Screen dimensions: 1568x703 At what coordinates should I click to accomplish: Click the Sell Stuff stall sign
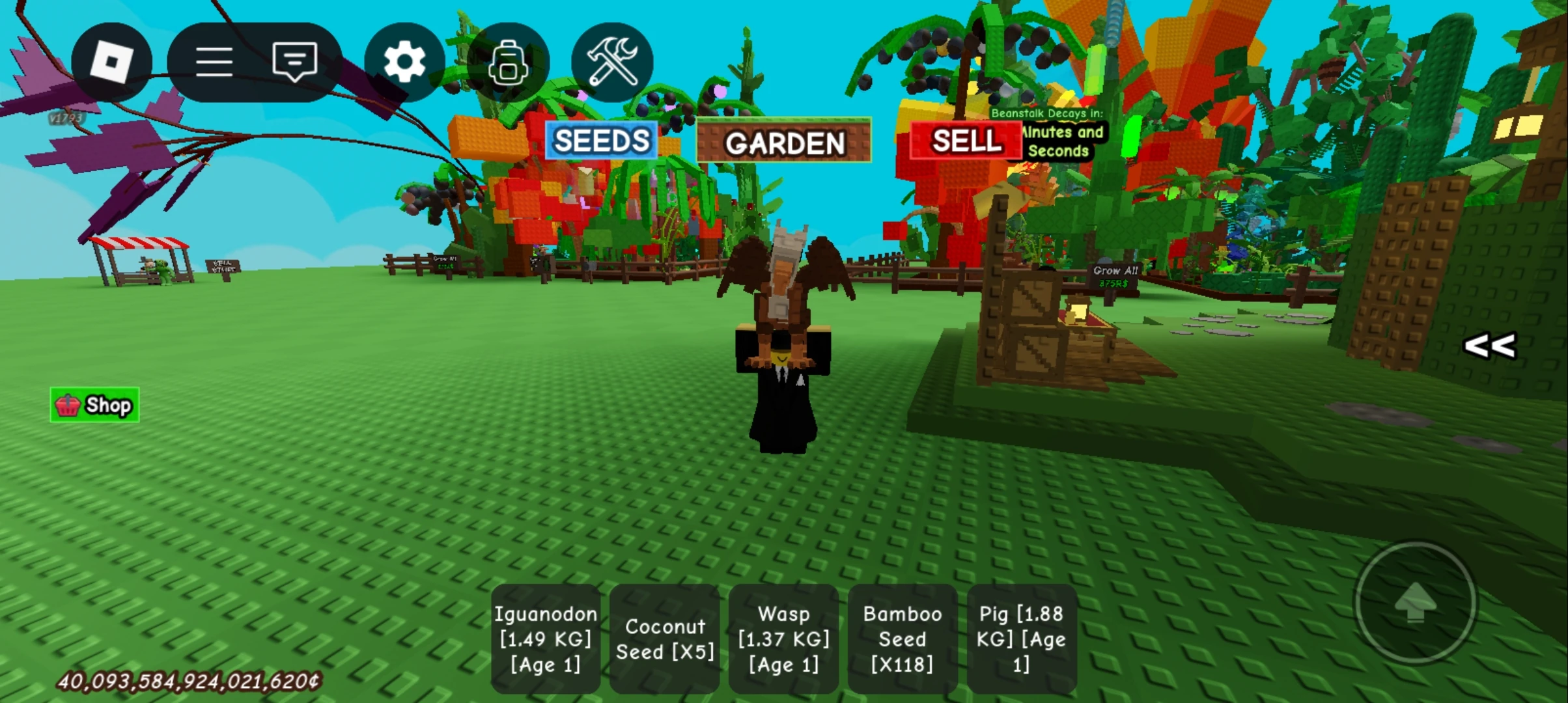pyautogui.click(x=223, y=266)
